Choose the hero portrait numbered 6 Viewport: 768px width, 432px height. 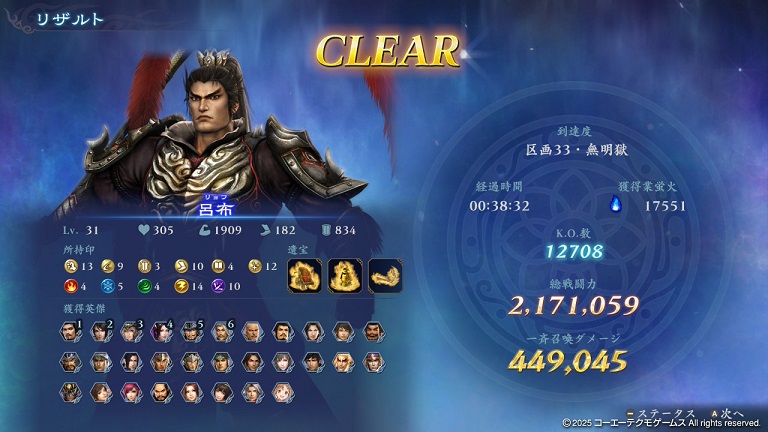[221, 332]
